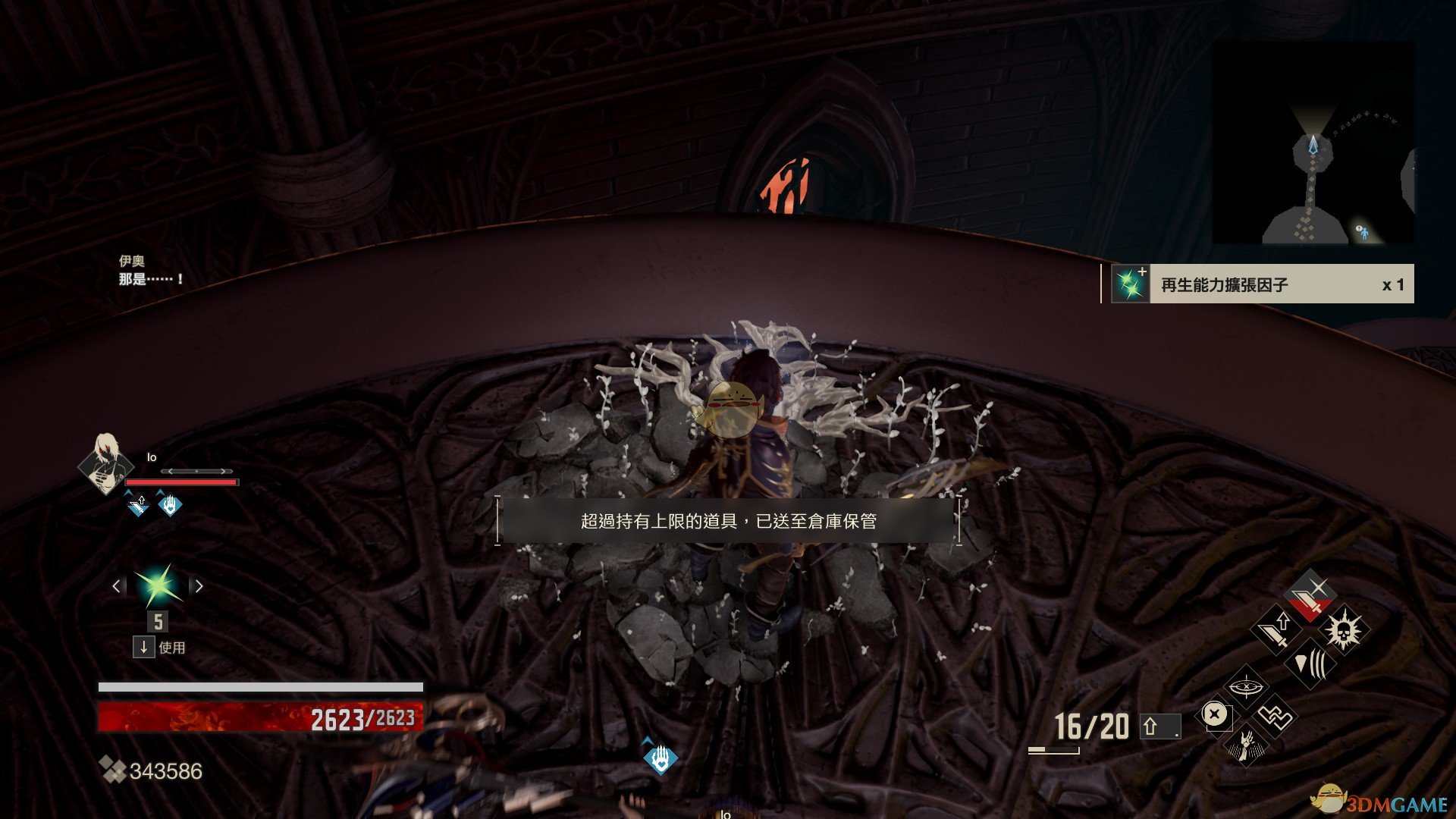Viewport: 1456px width, 819px height.
Task: Activate the circled X gift
Action: pos(1215,714)
